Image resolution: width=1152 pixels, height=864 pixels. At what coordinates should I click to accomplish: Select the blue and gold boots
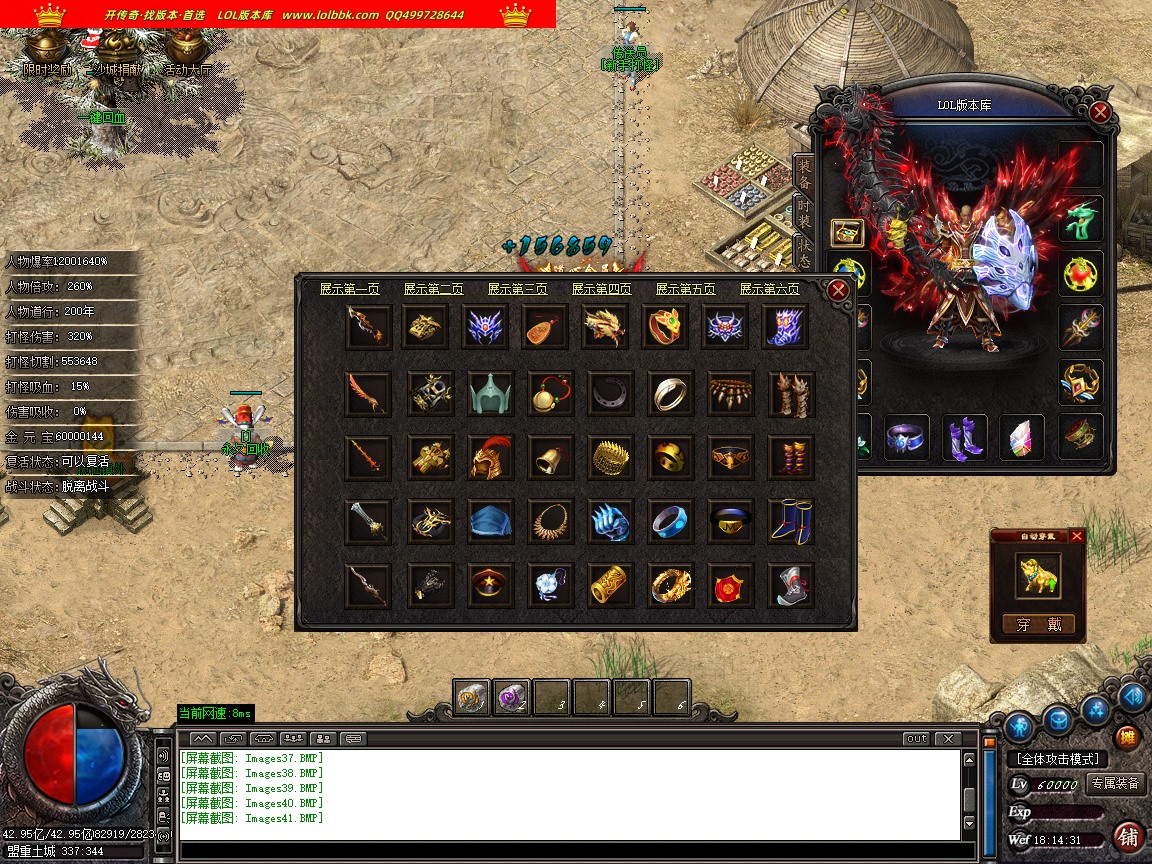pos(790,522)
